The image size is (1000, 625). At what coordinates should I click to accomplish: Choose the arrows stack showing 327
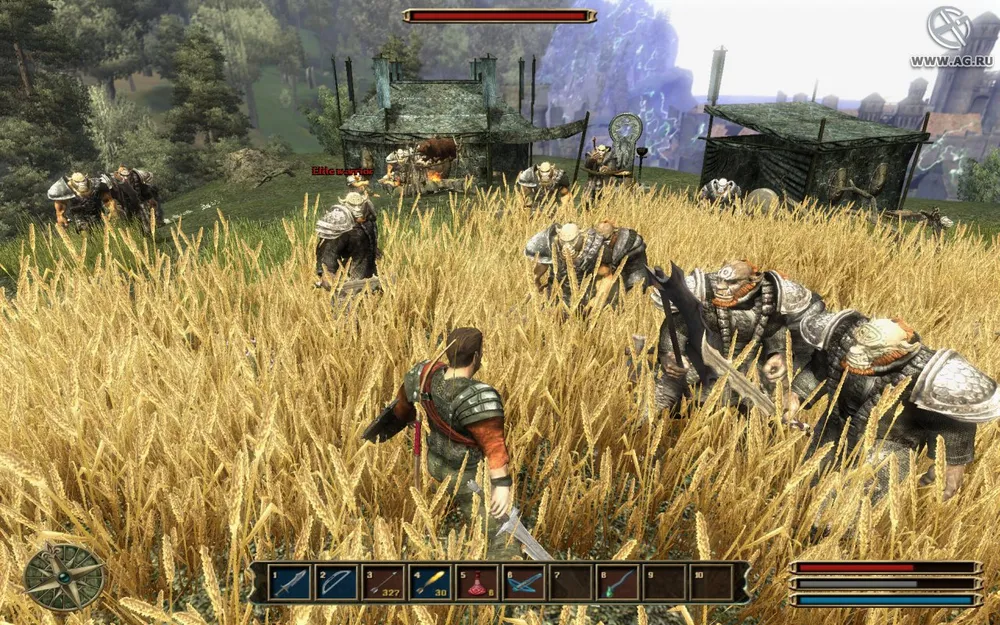tap(384, 582)
